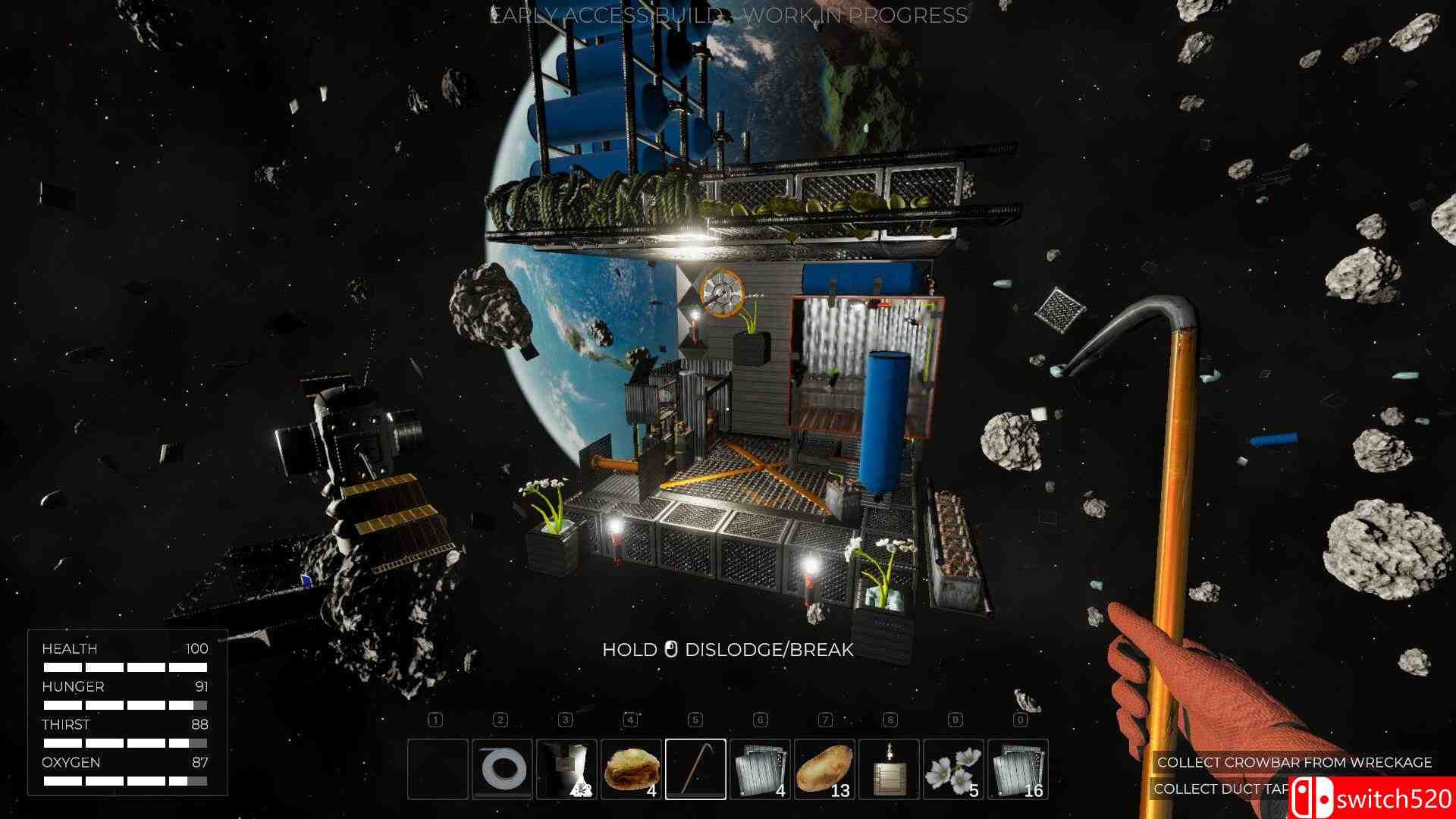
Task: Select the white flowers slot
Action: tap(953, 769)
